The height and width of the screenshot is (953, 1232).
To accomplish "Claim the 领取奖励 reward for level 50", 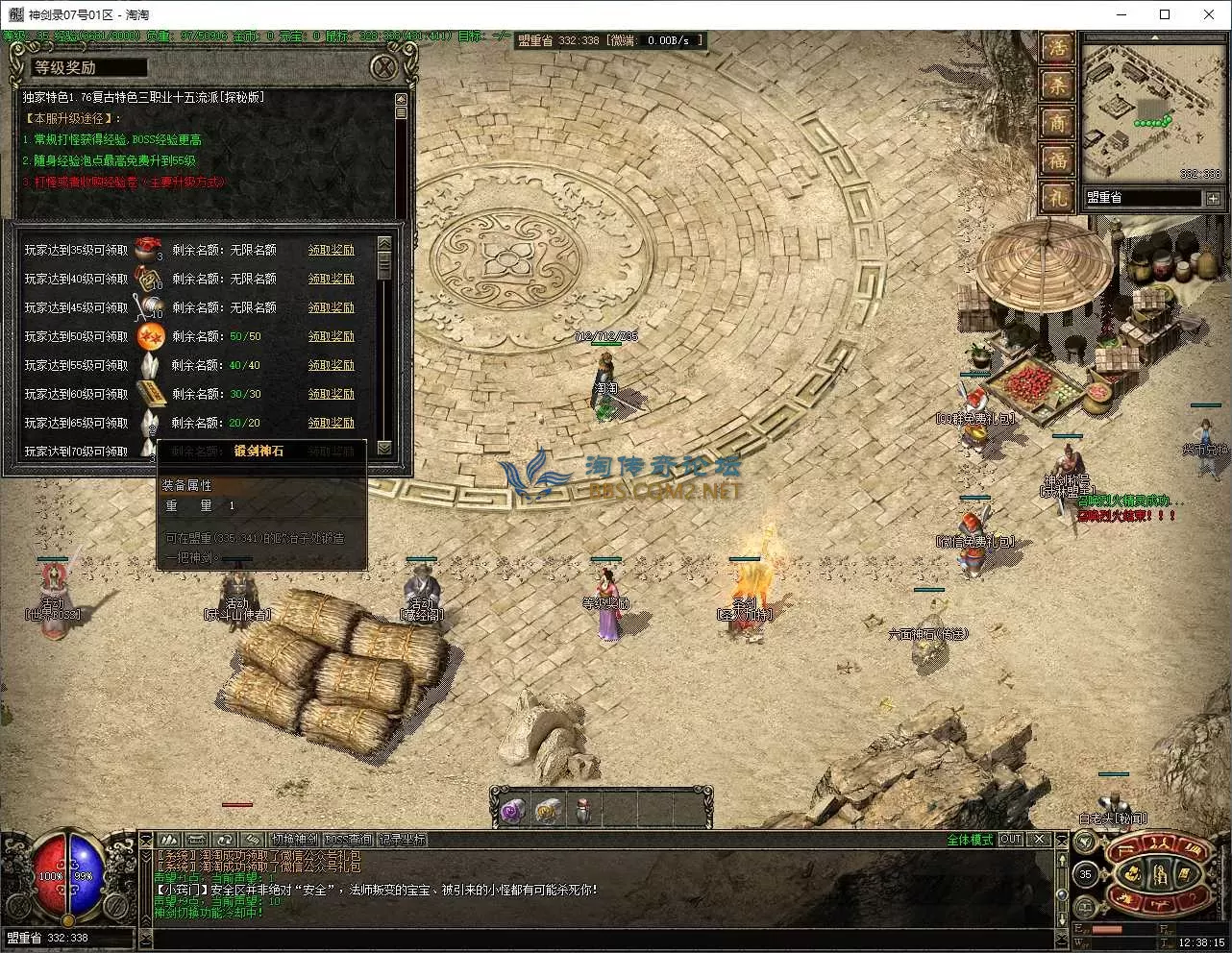I will [333, 336].
